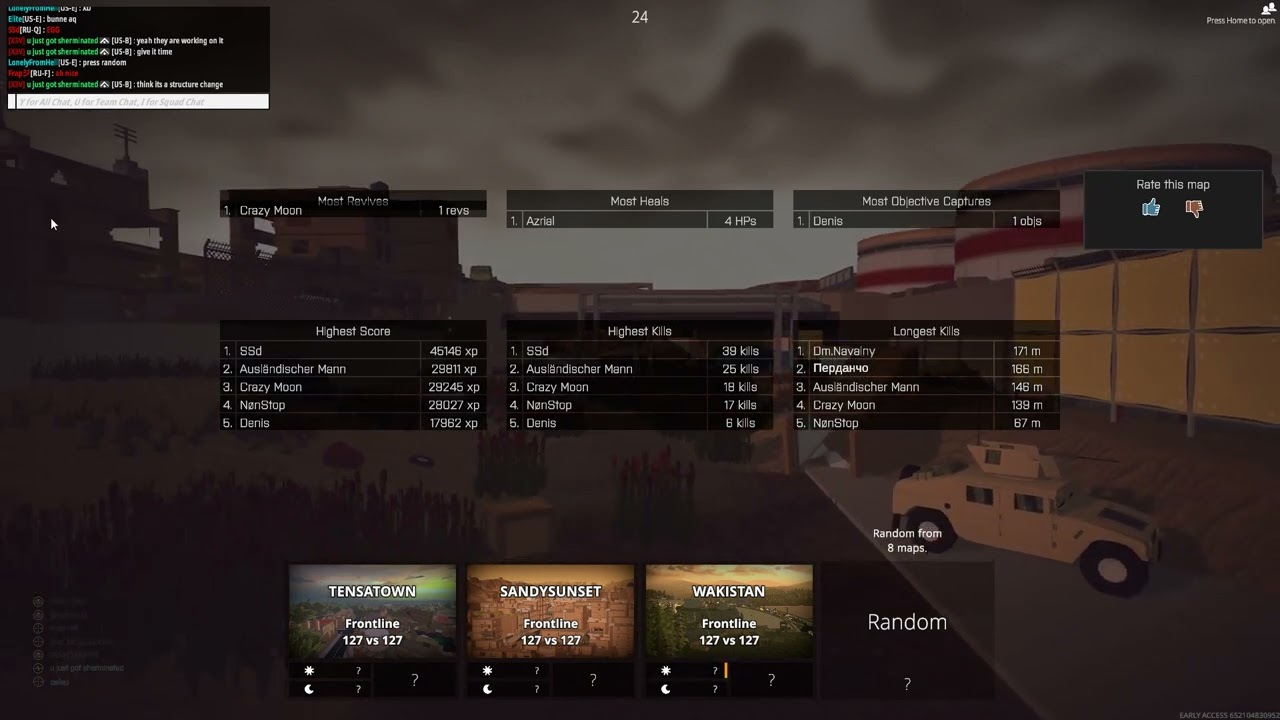Choose the Random map option
Image resolution: width=1280 pixels, height=720 pixels.
906,621
